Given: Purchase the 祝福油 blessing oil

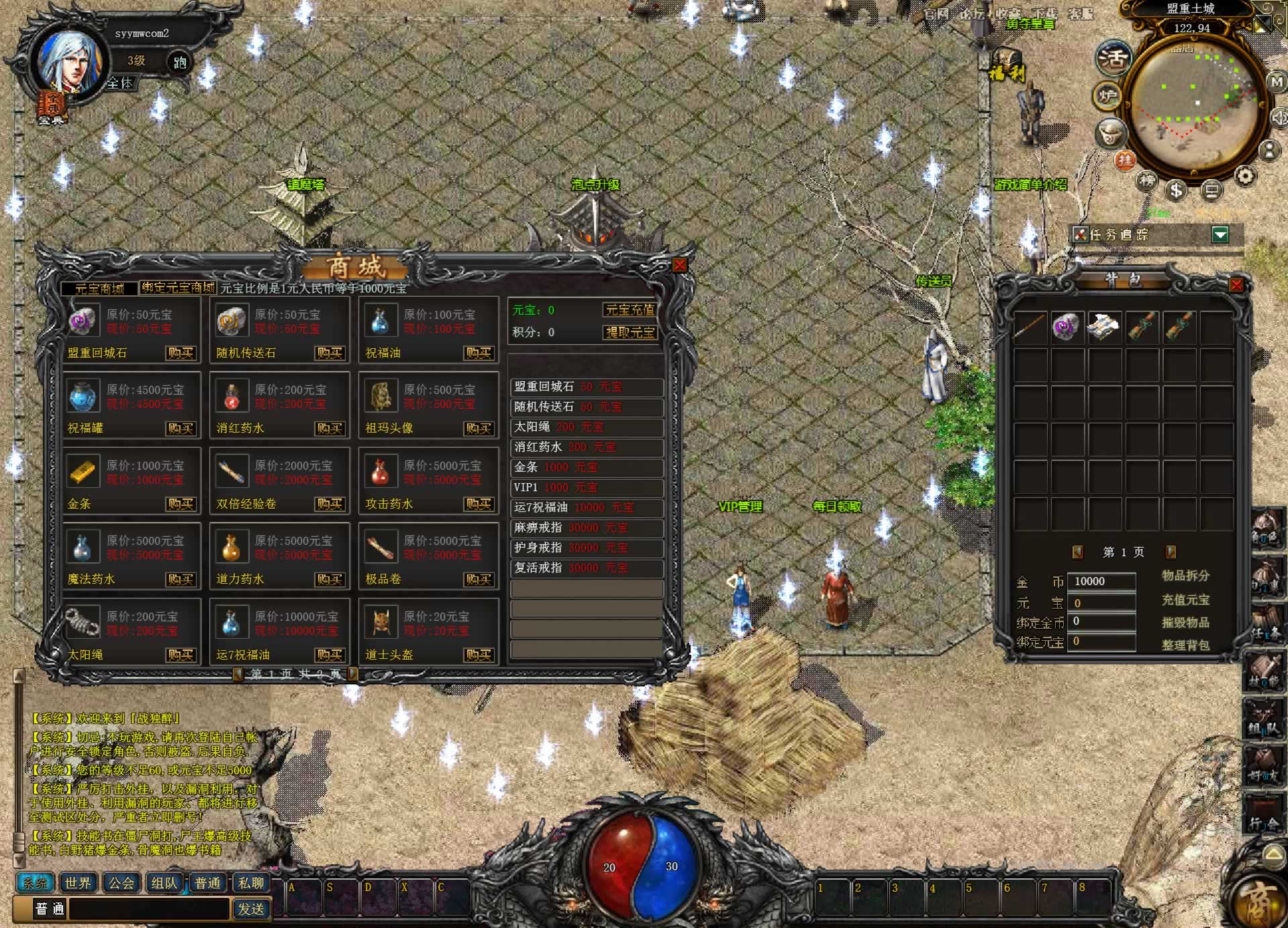Looking at the screenshot, I should [479, 353].
